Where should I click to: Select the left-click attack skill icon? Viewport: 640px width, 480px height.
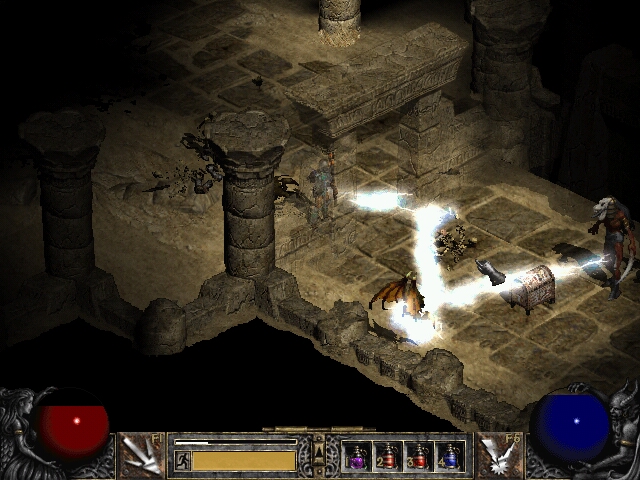coord(144,455)
